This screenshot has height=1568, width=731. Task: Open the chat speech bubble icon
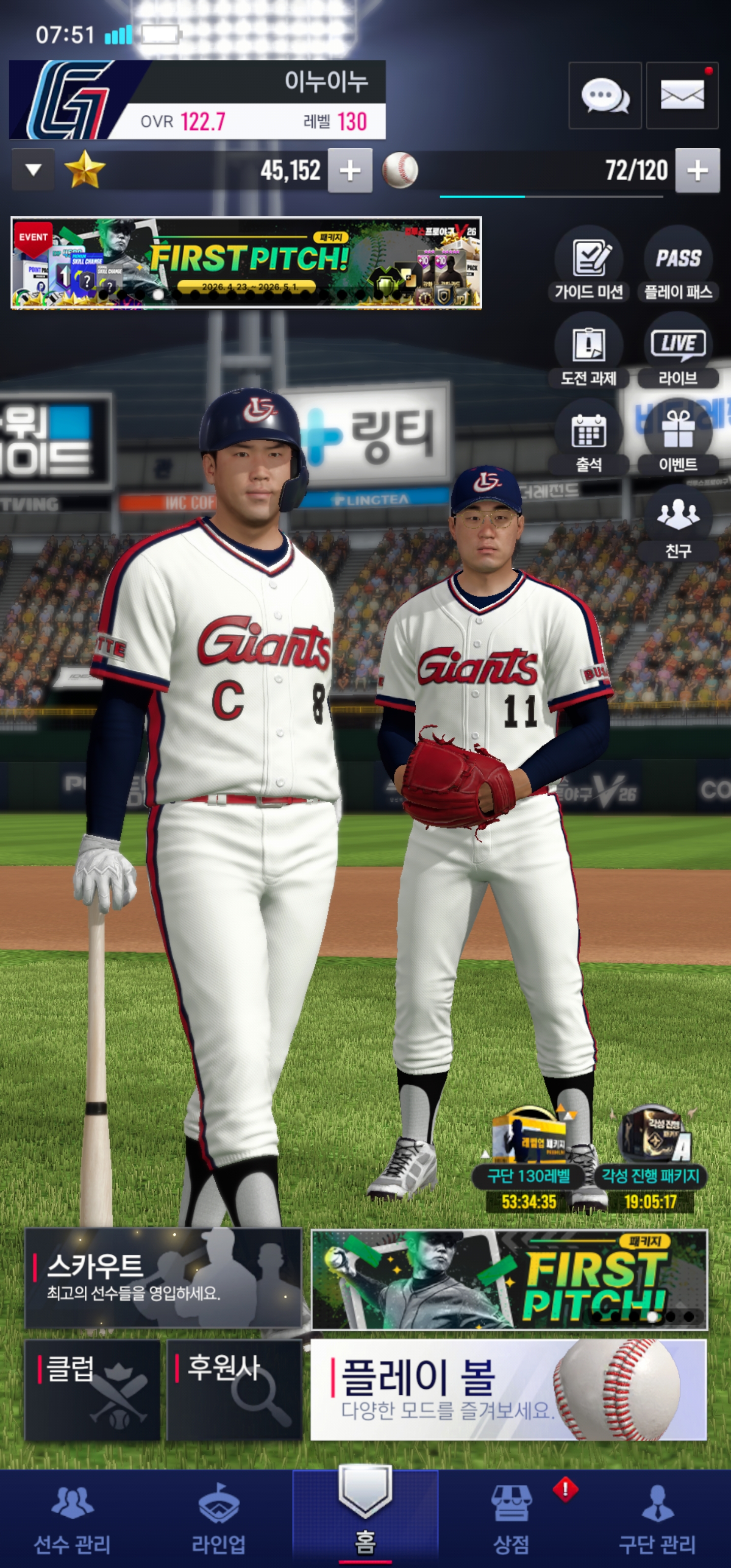(605, 96)
